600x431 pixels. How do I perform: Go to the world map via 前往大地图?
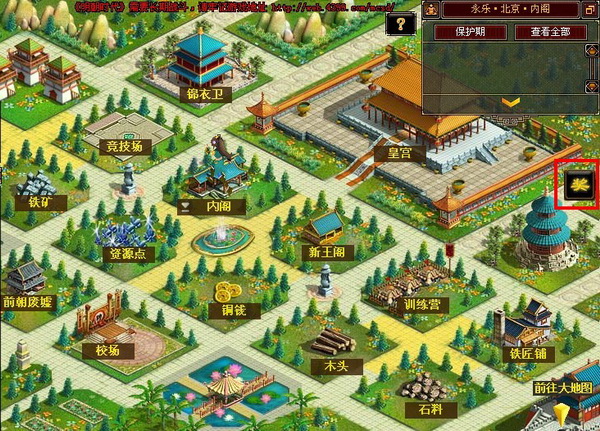(562, 387)
